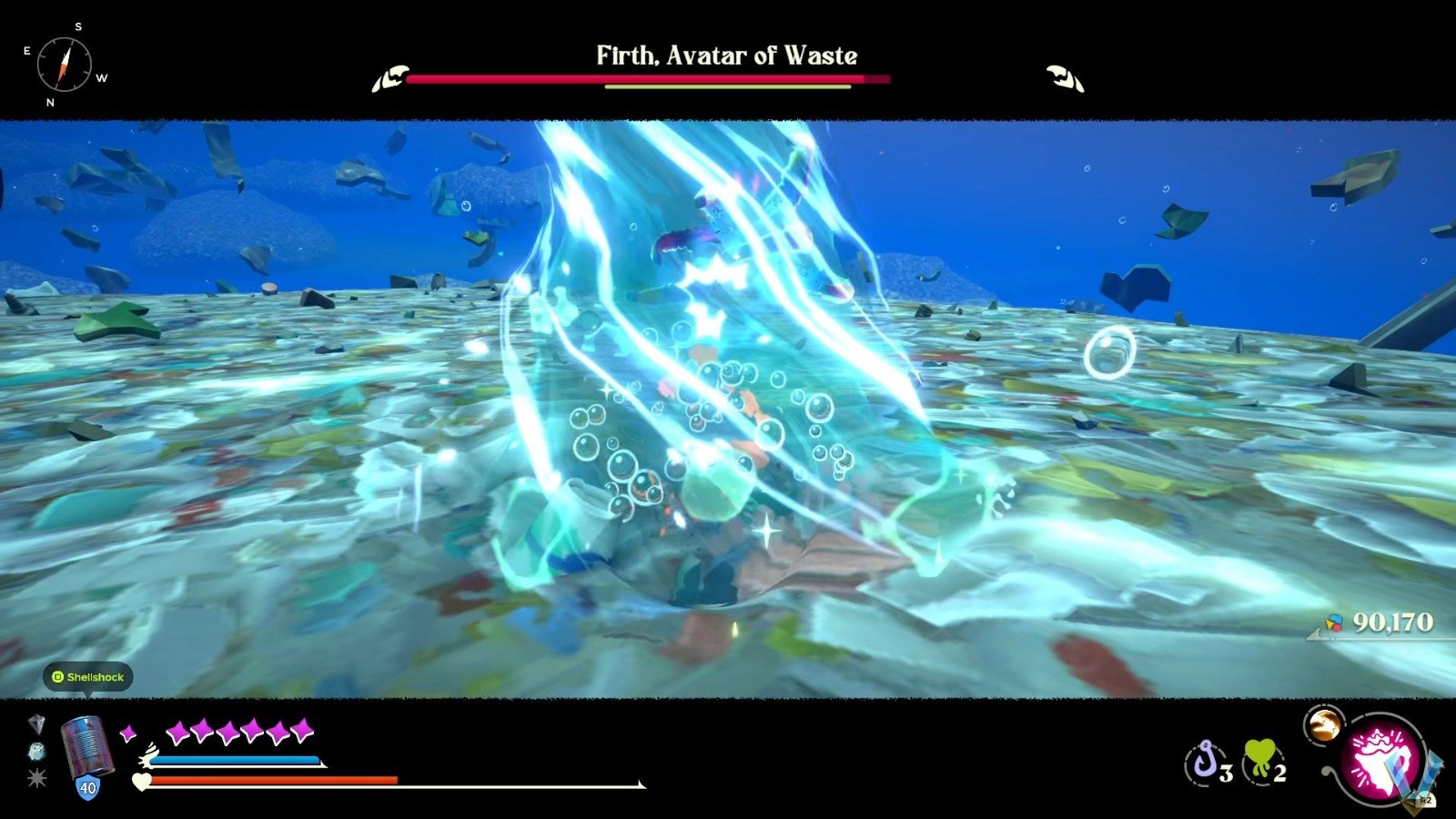Viewport: 1456px width, 819px height.
Task: Click the golden Moon Snail shell icon
Action: (x=1325, y=723)
